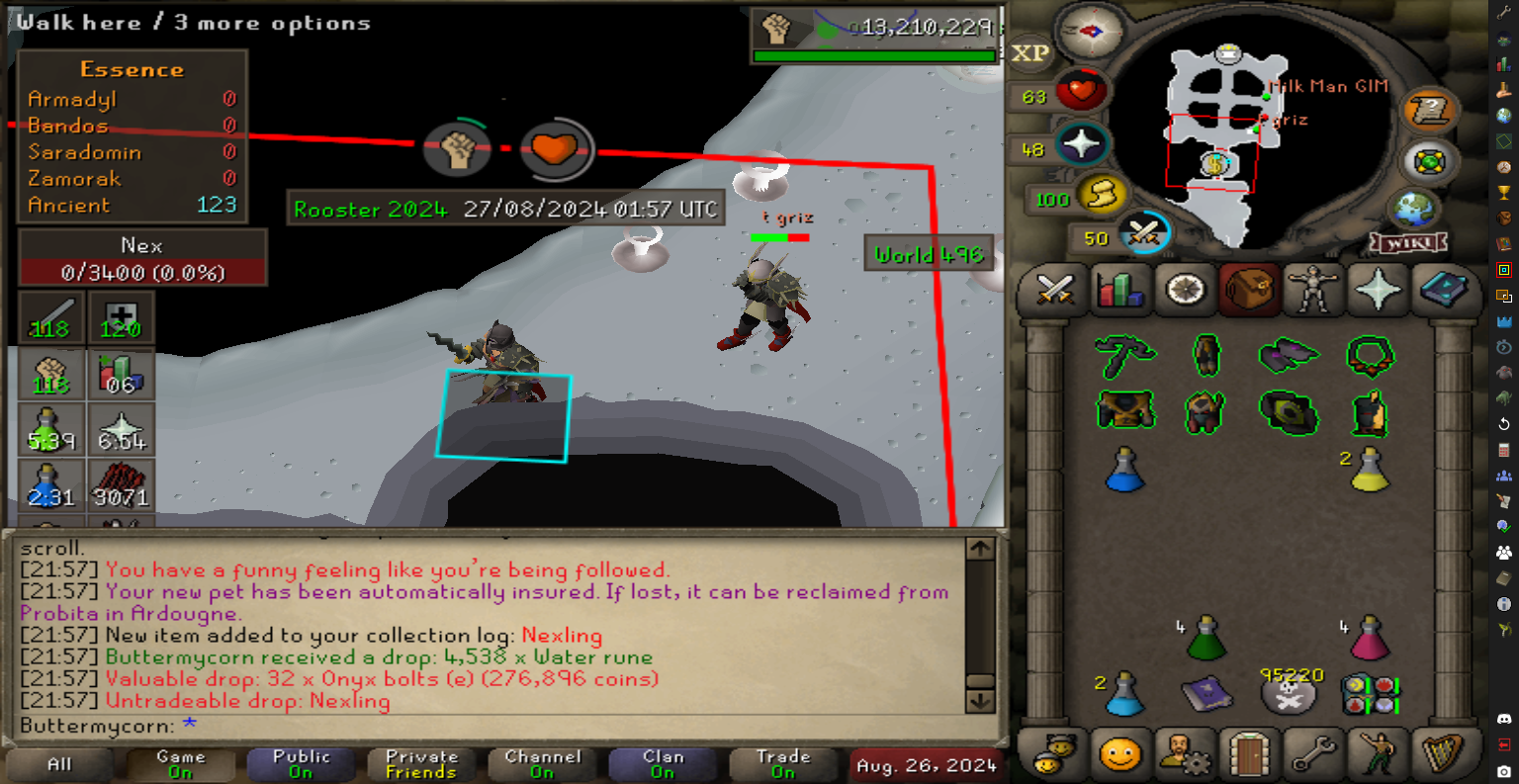The image size is (1519, 784).
Task: Open the Wiki lookup banner
Action: [x=1408, y=242]
